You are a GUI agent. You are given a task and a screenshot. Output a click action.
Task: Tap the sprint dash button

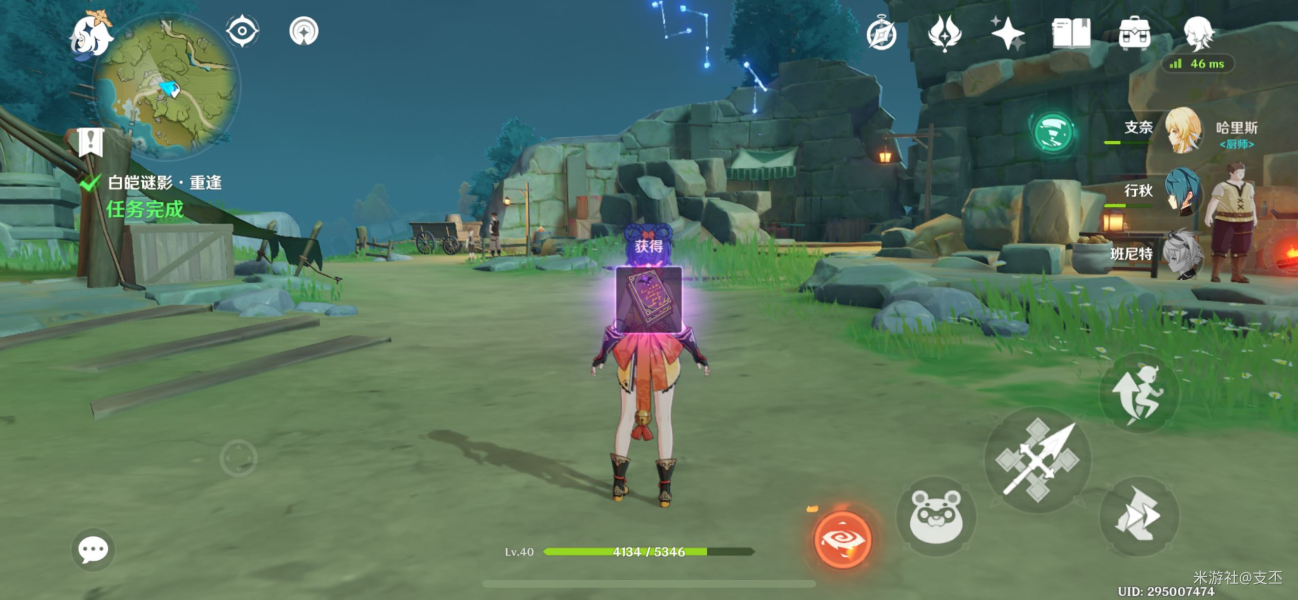pos(1139,517)
